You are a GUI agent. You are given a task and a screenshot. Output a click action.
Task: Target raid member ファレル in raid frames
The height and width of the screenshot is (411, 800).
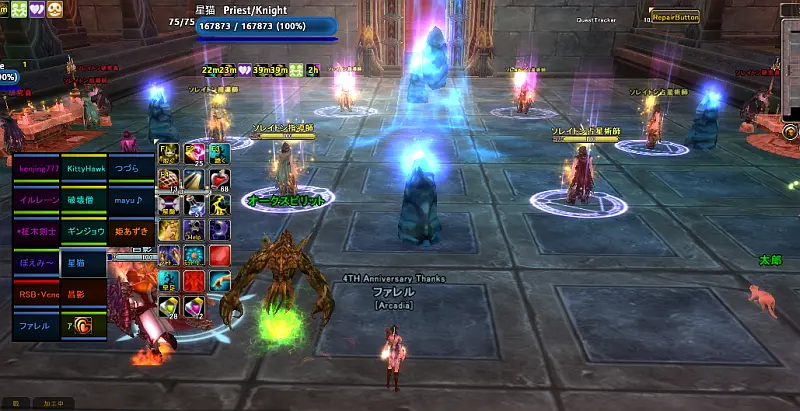click(36, 326)
